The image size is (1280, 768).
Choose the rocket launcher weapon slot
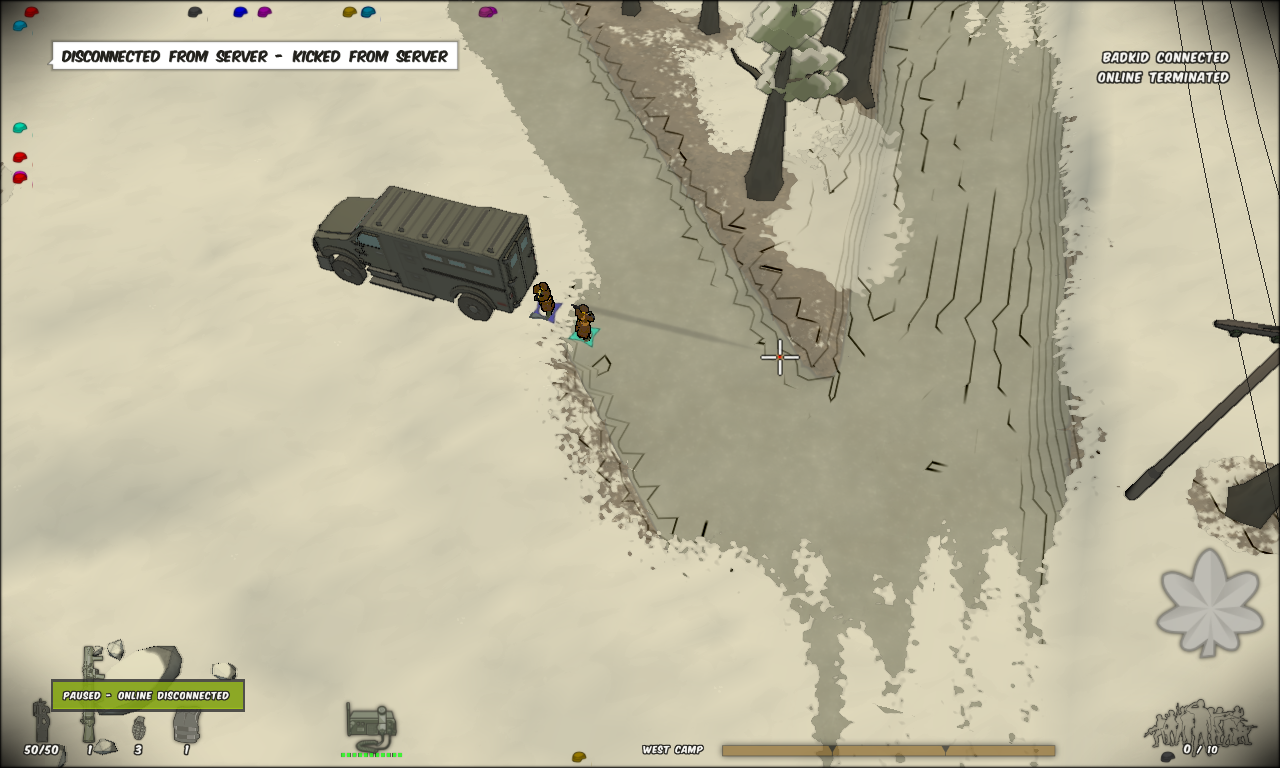point(90,722)
